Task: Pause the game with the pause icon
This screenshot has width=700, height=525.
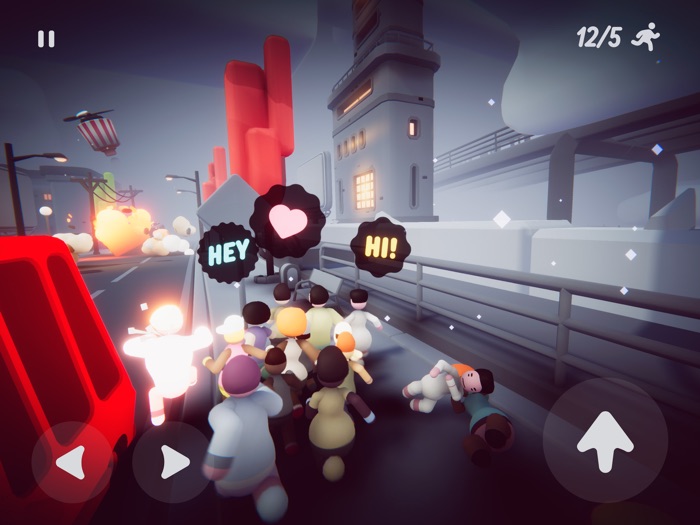Action: click(x=46, y=39)
